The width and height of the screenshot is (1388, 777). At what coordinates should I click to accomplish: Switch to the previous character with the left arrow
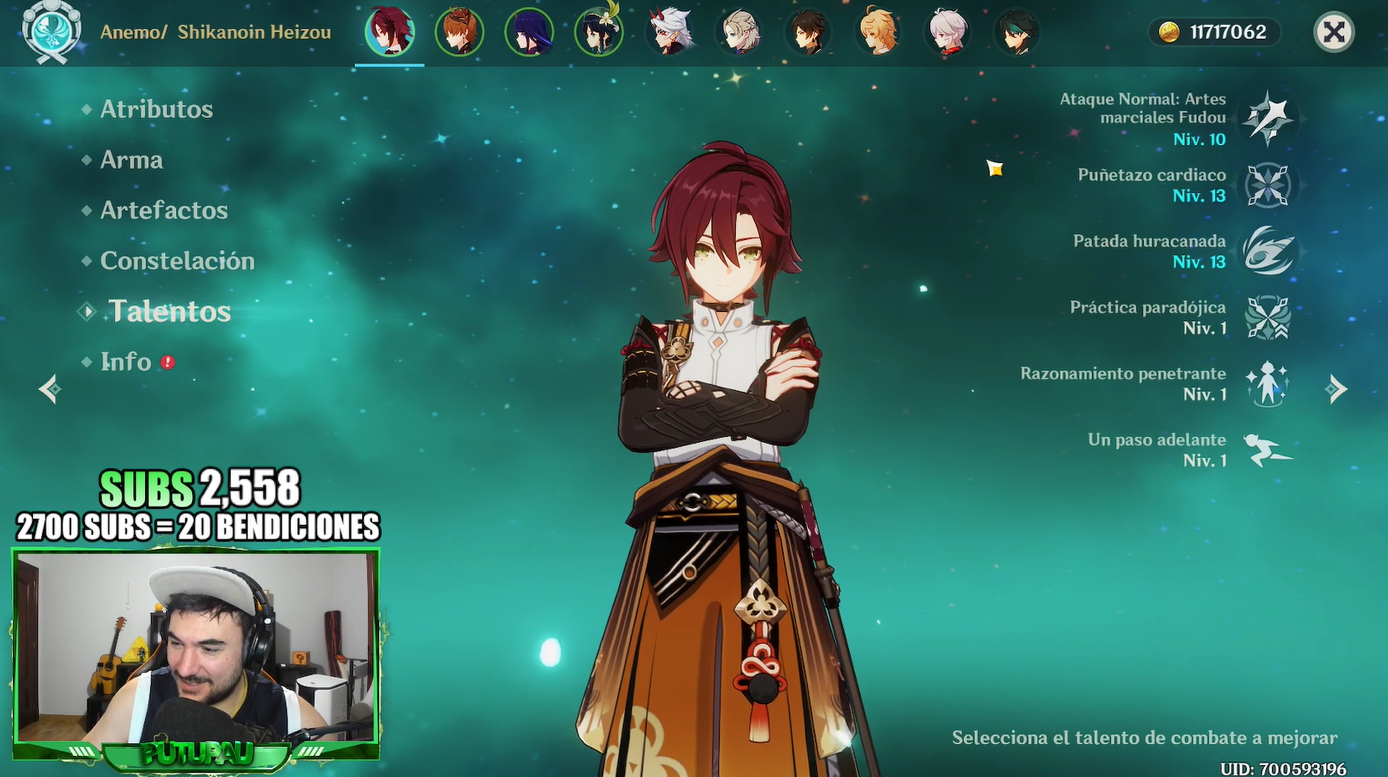49,389
